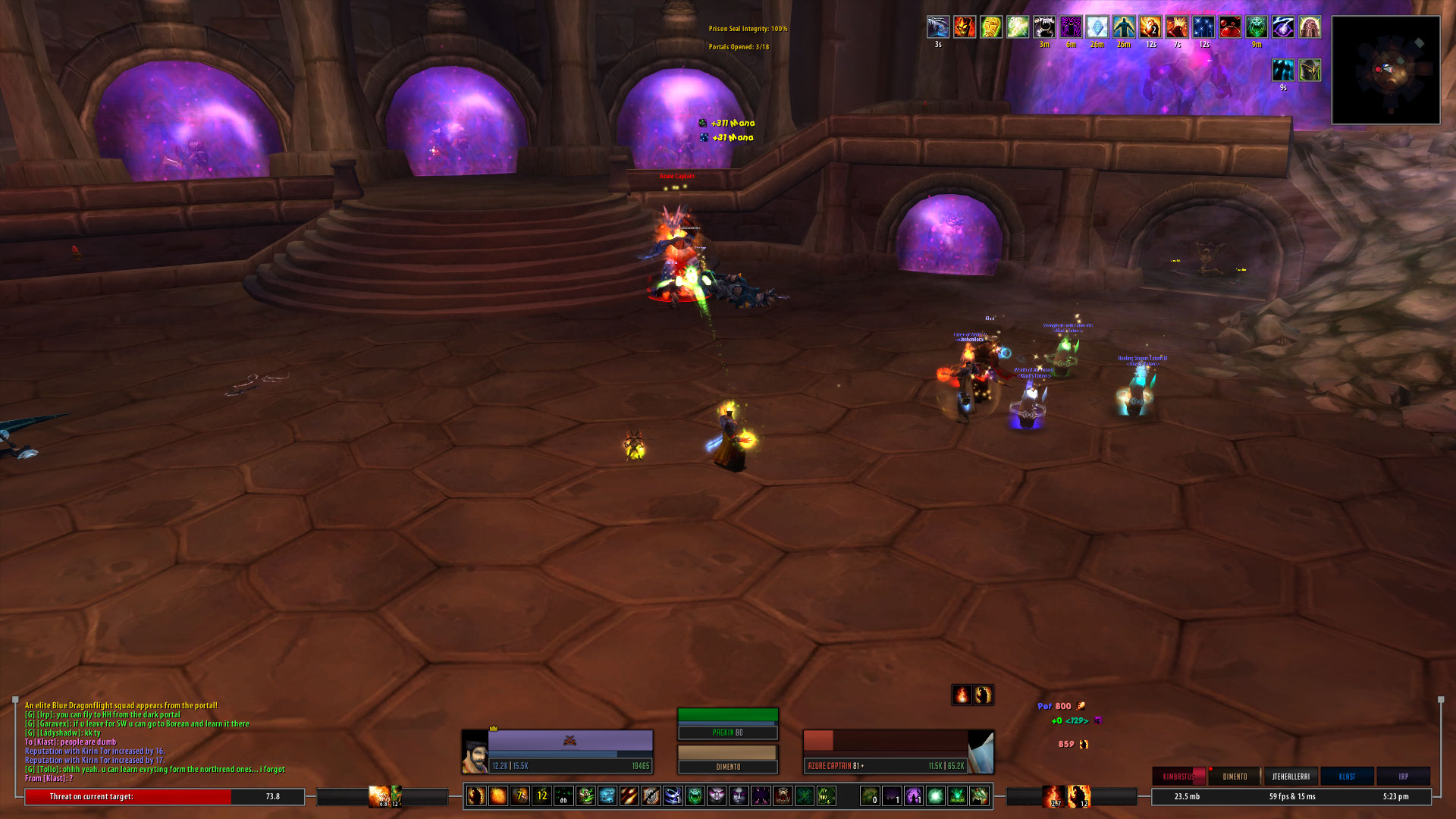Click the red bubbles buff icon
Image resolution: width=1456 pixels, height=819 pixels.
1229,27
